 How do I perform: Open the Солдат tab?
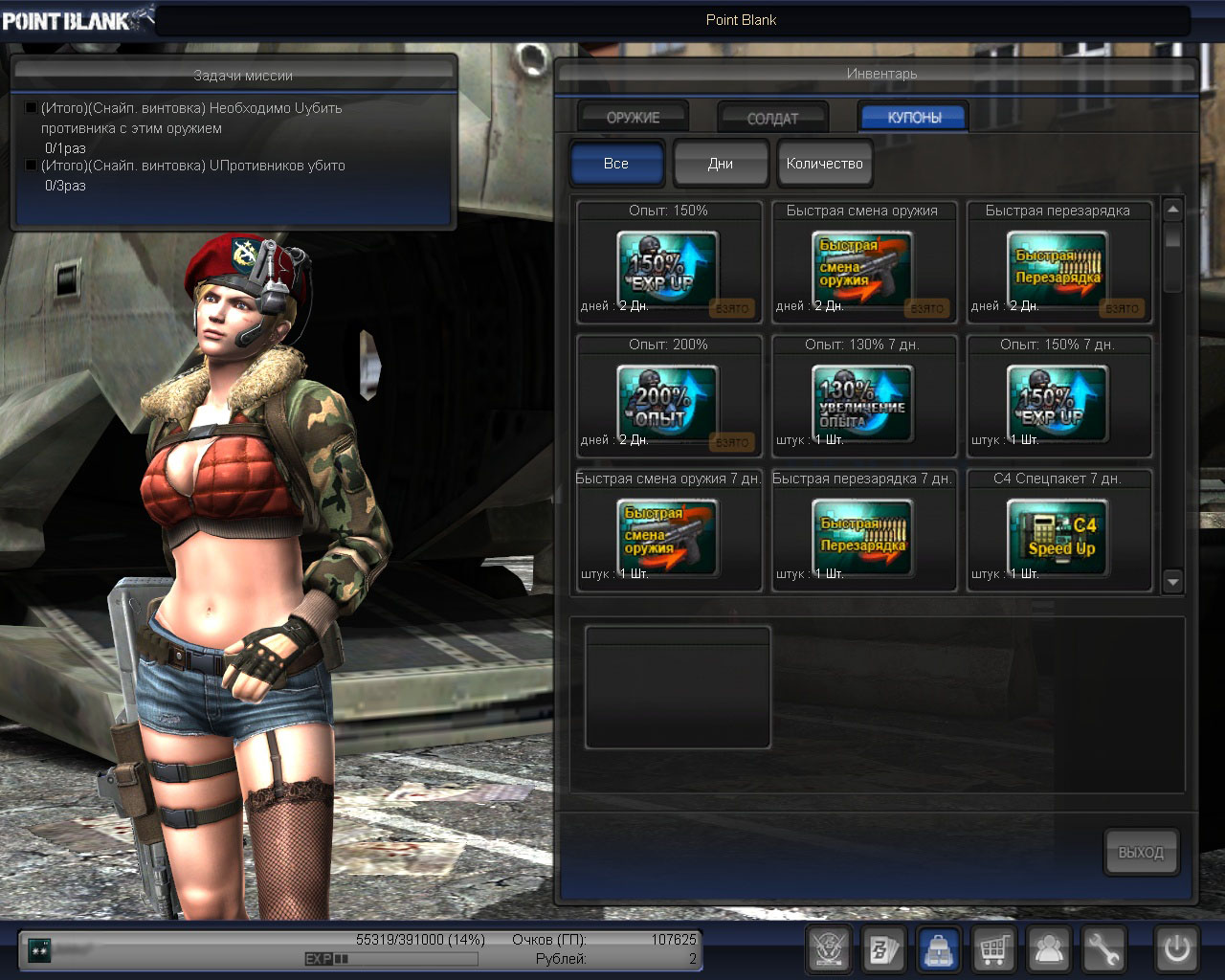coord(772,118)
